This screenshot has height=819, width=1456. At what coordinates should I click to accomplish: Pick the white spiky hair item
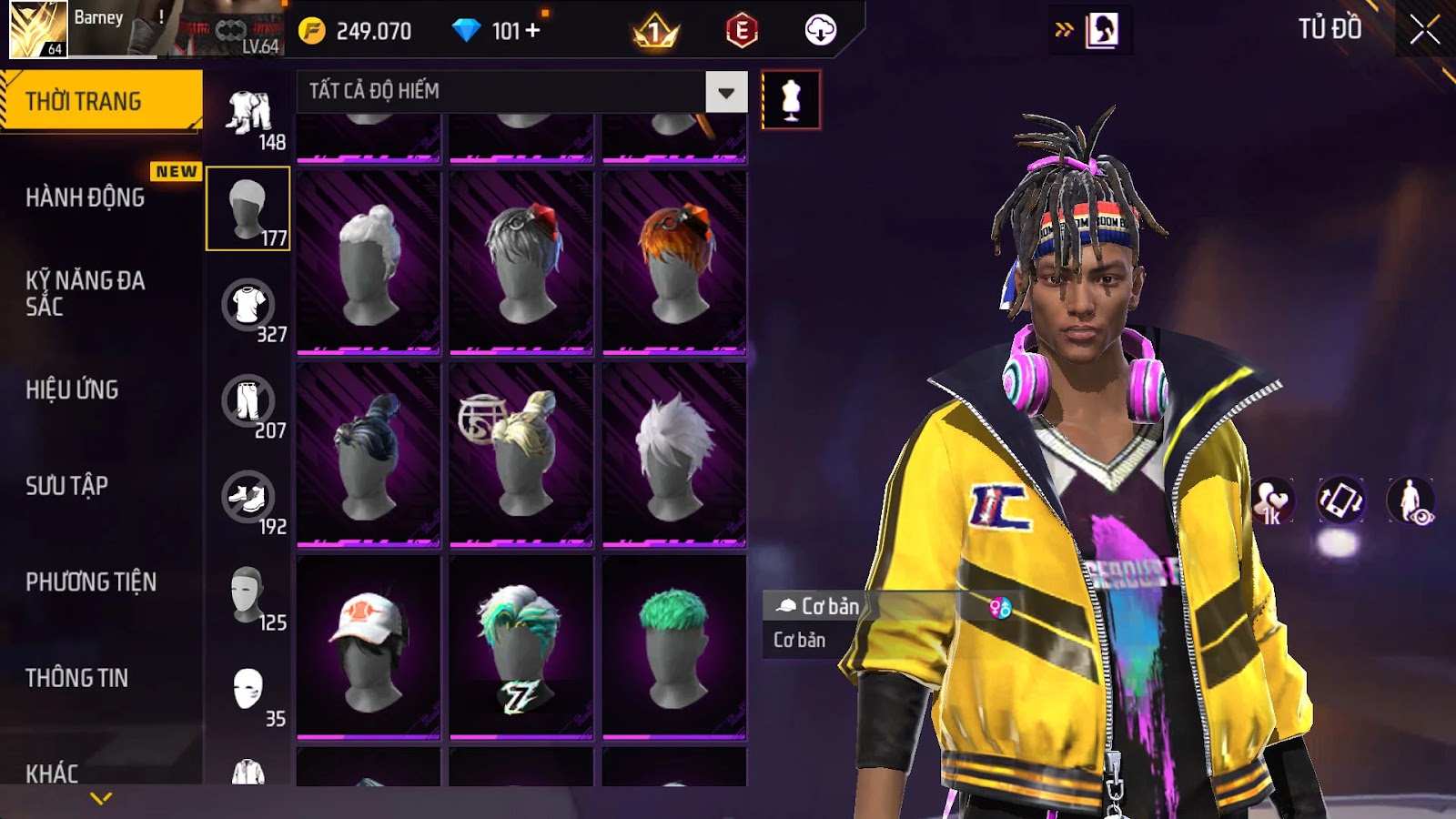[x=673, y=453]
